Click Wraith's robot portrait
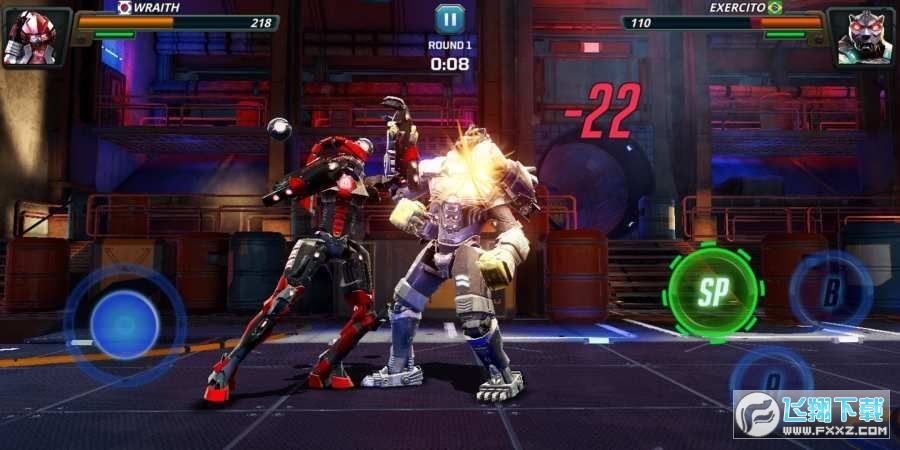Viewport: 900px width, 450px height. click(x=32, y=38)
